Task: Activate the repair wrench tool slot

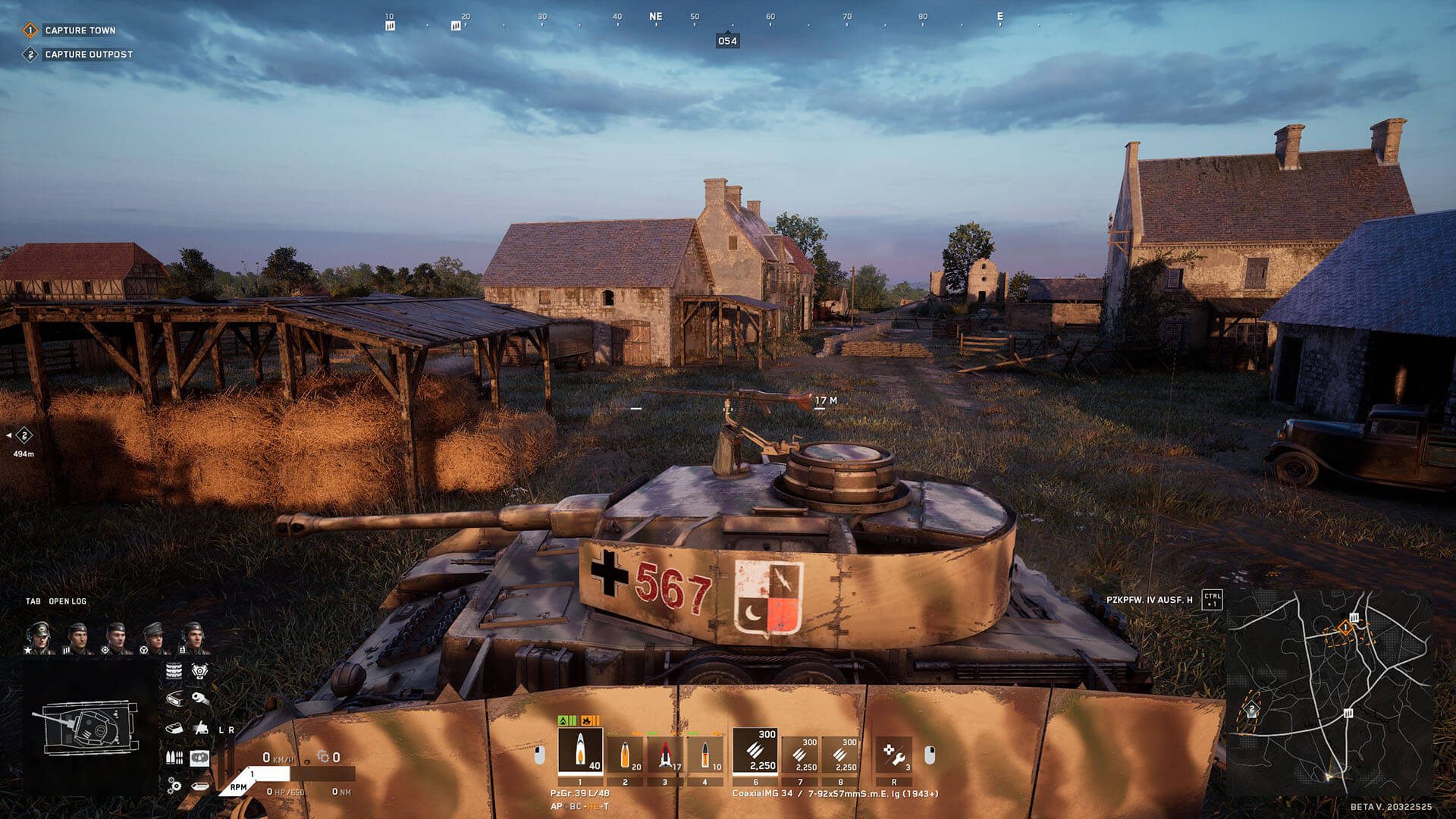Action: (893, 755)
